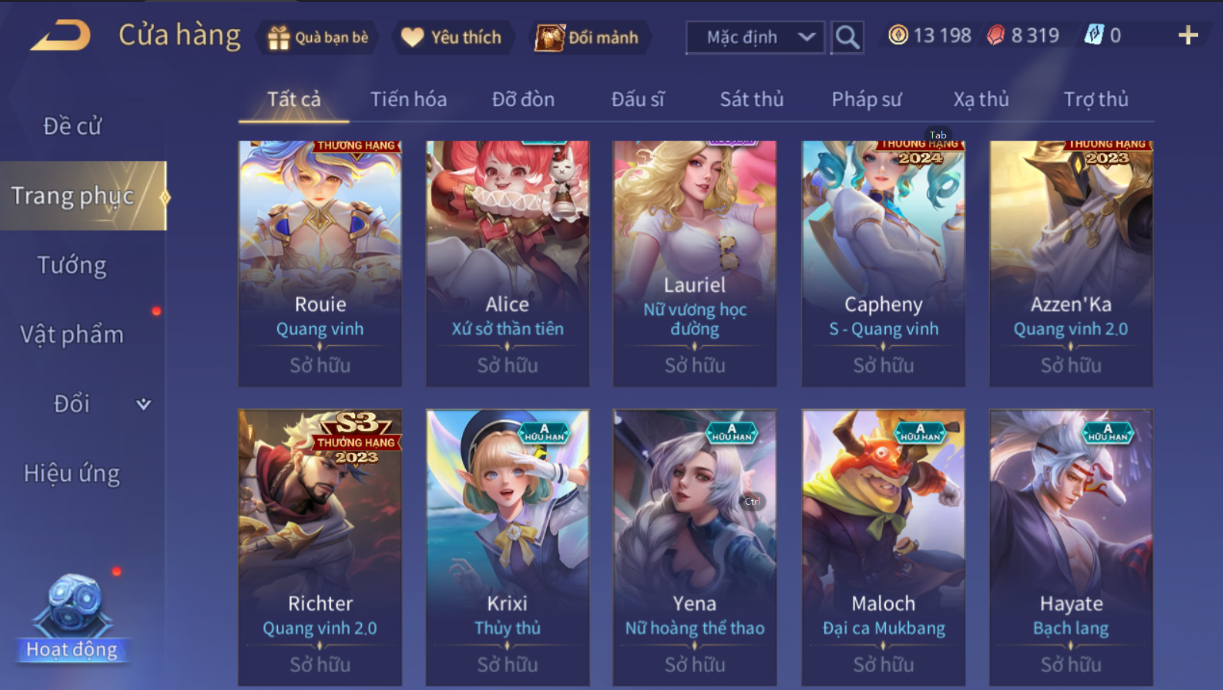Go back with the arrow button
The height and width of the screenshot is (690, 1223).
(61, 37)
